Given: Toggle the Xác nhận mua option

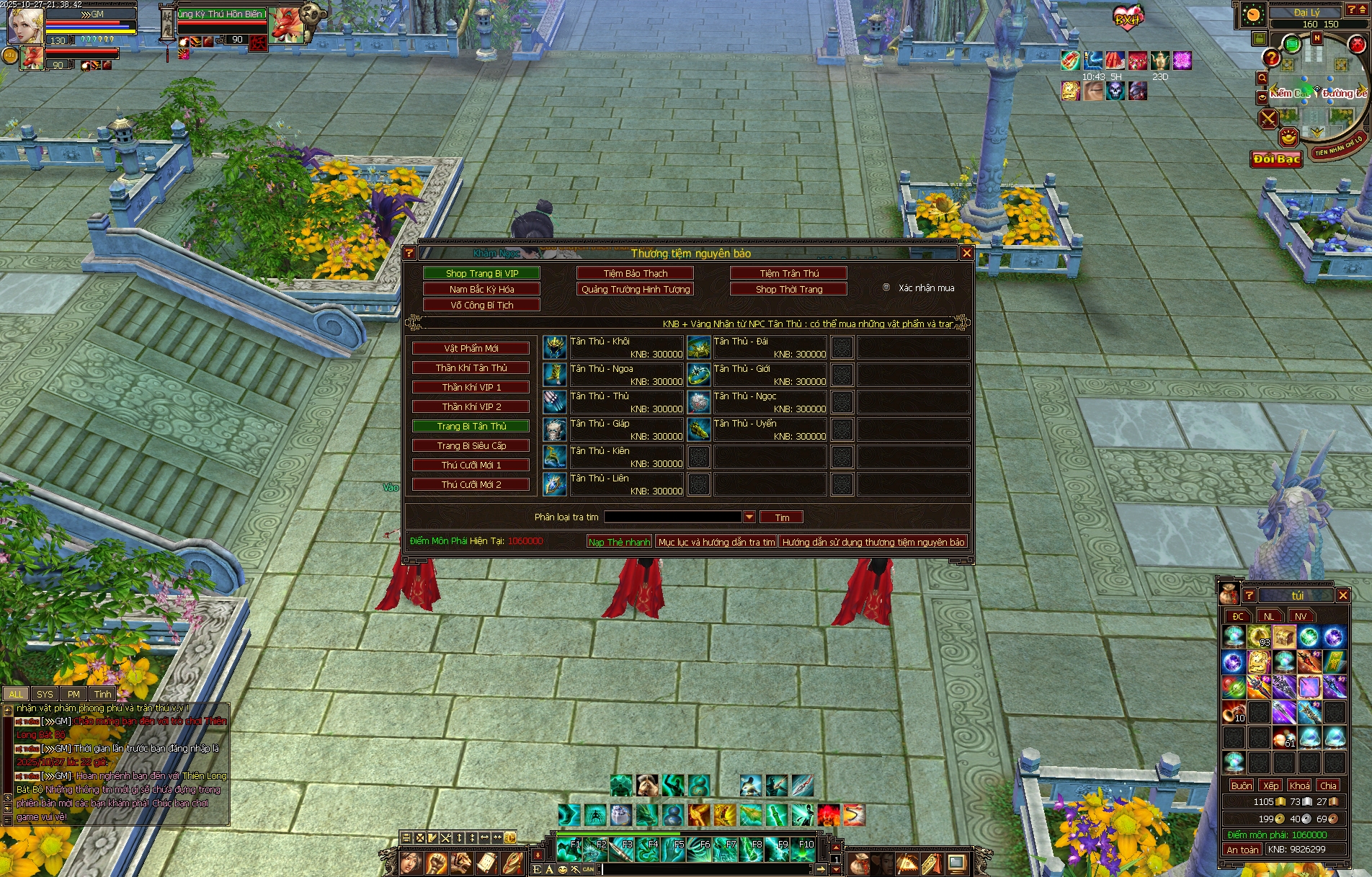Looking at the screenshot, I should point(886,288).
